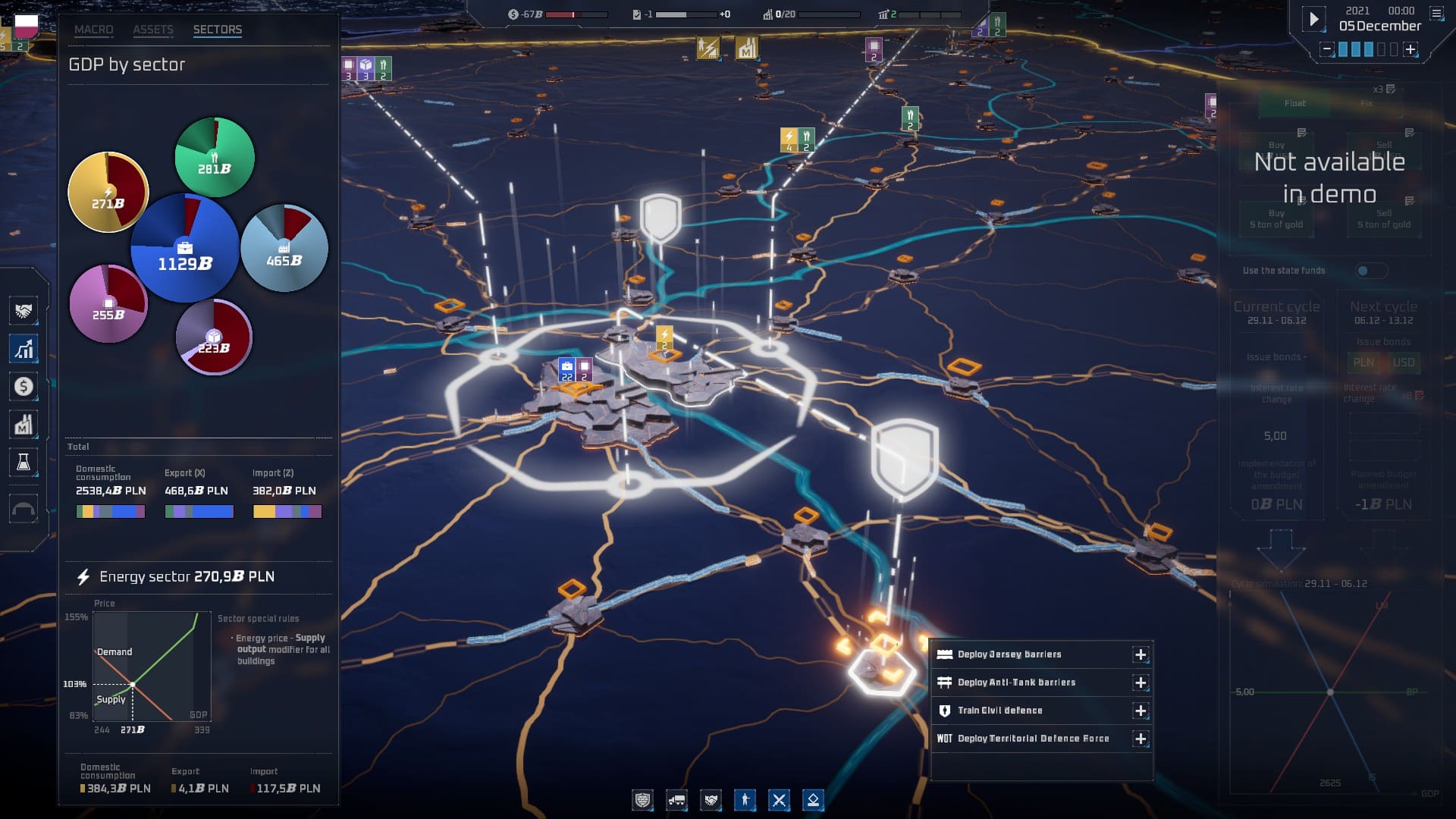This screenshot has width=1456, height=819.
Task: Select the SECTORS tab
Action: point(218,30)
